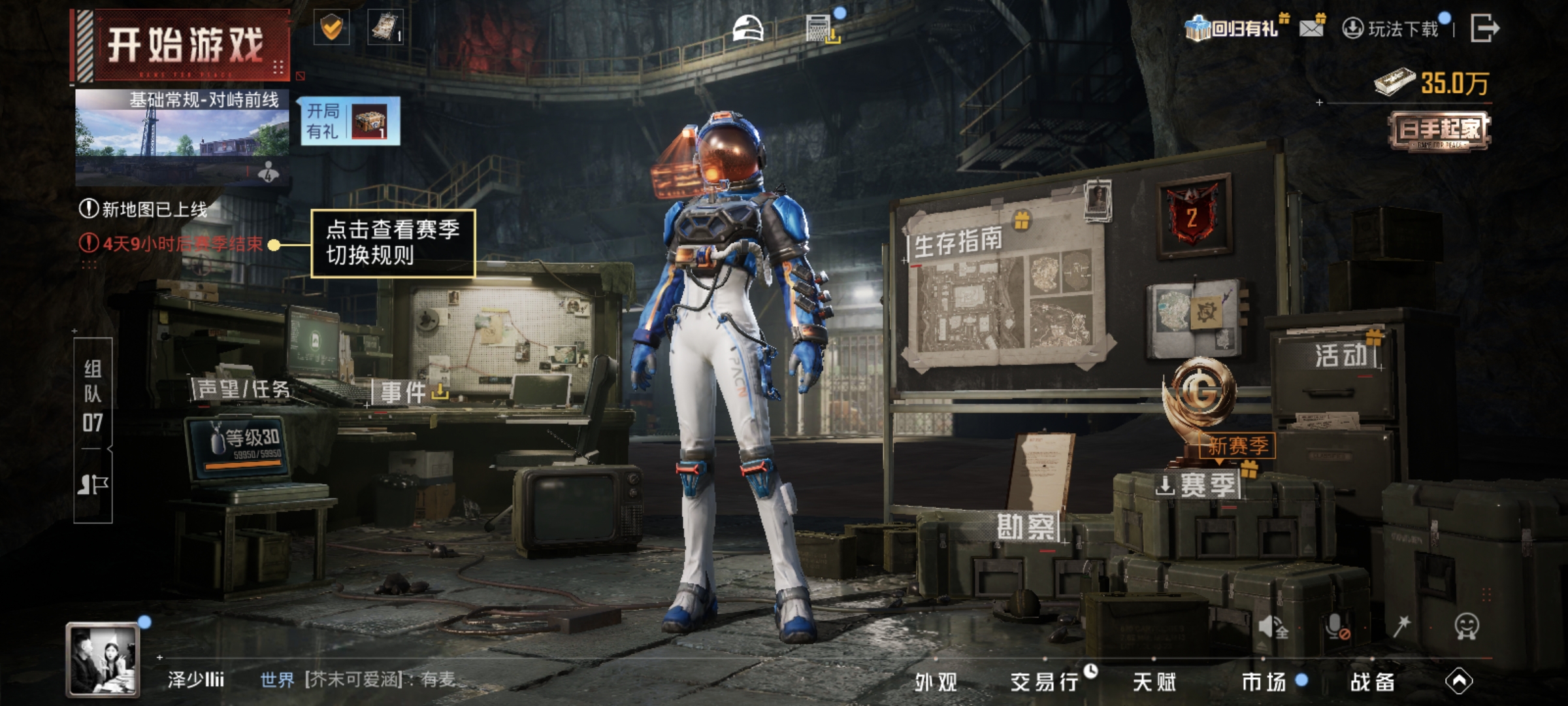
Task: View the 点击查看赛季切换规则 season rules tip
Action: 393,243
